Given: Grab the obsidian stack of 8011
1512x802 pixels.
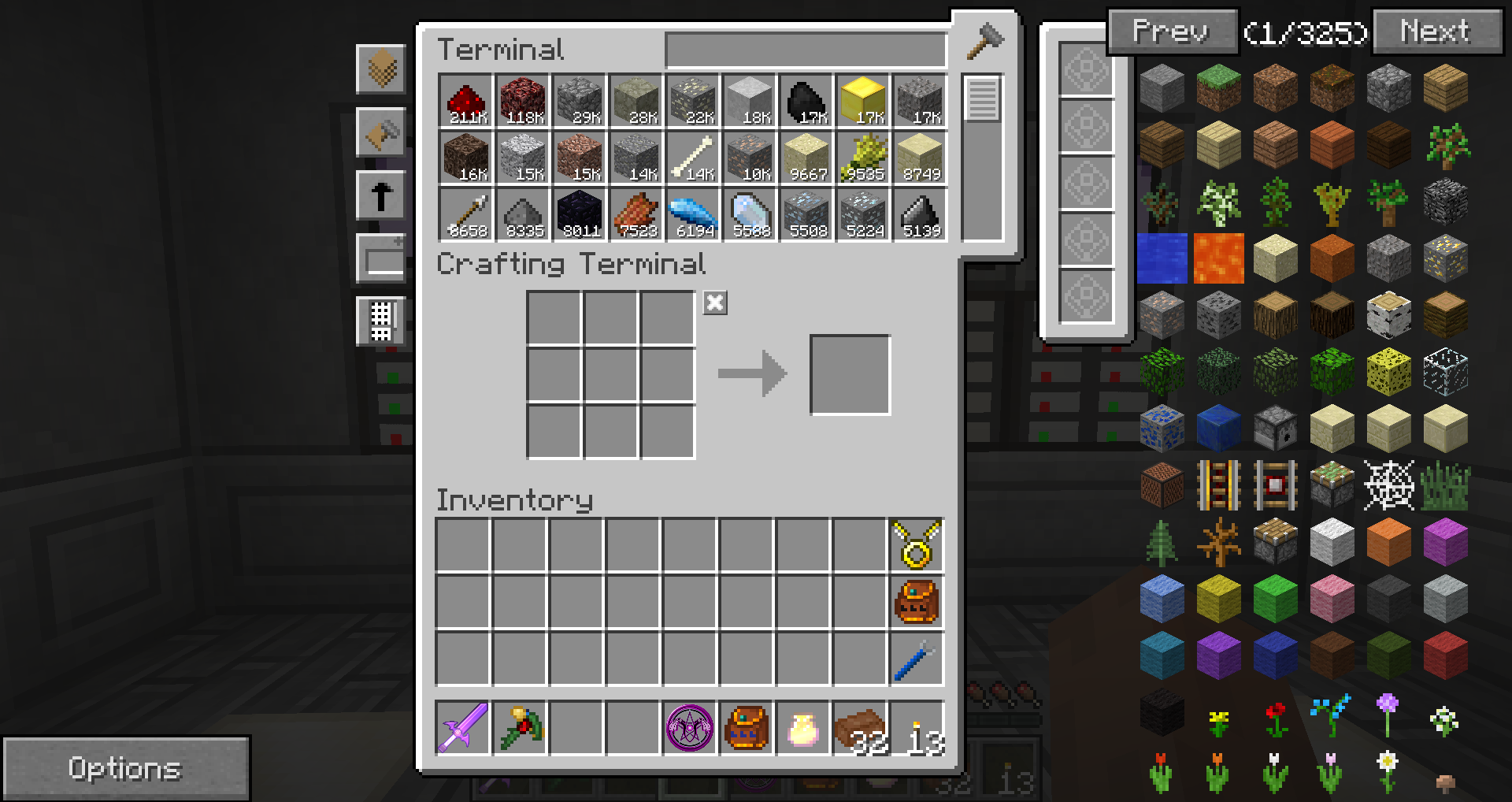Looking at the screenshot, I should pos(579,215).
